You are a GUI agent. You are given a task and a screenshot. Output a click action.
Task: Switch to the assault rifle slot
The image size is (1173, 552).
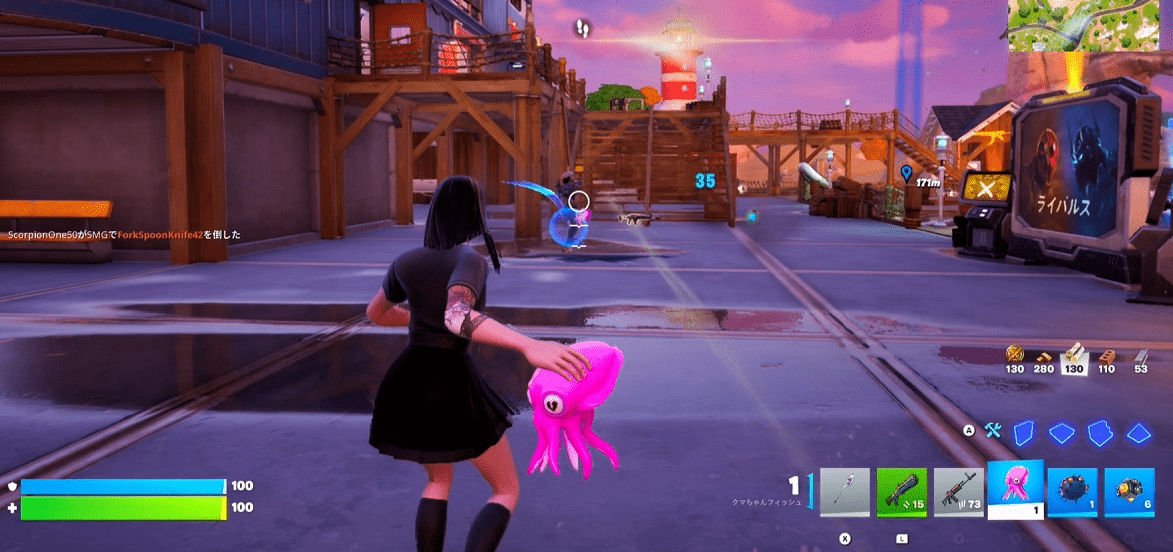tap(958, 493)
